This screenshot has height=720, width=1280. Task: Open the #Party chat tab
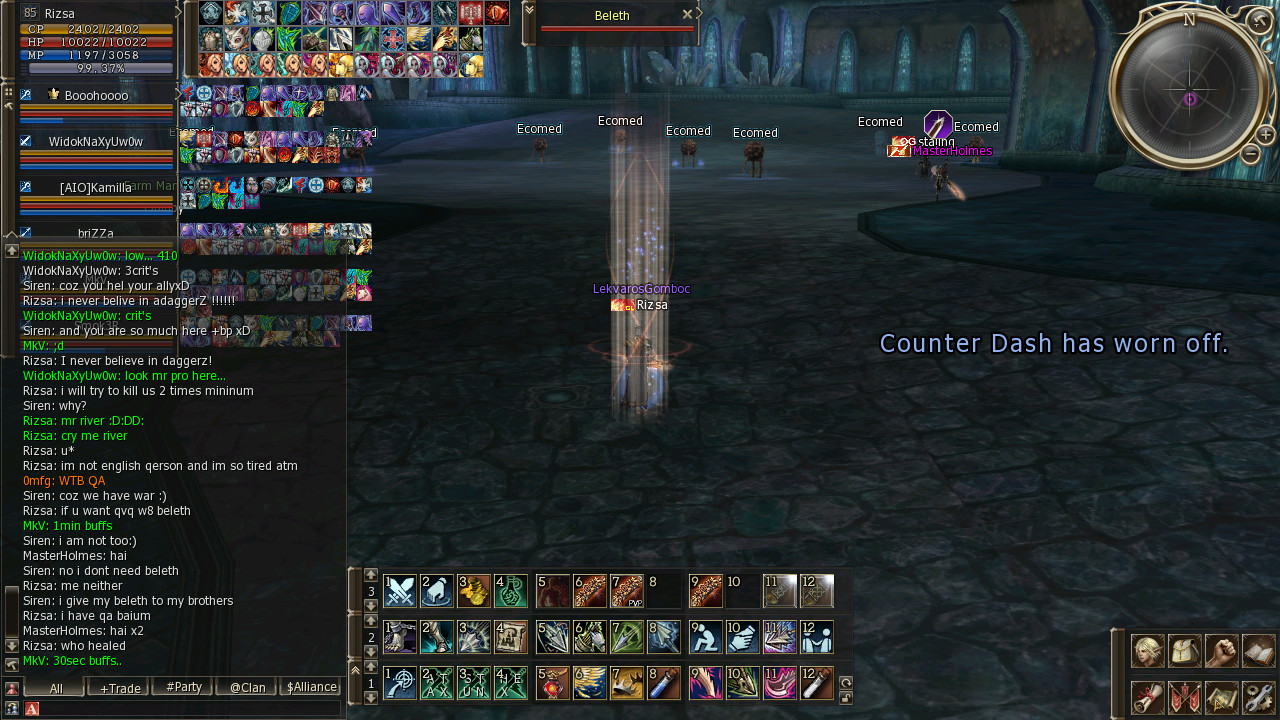click(183, 687)
